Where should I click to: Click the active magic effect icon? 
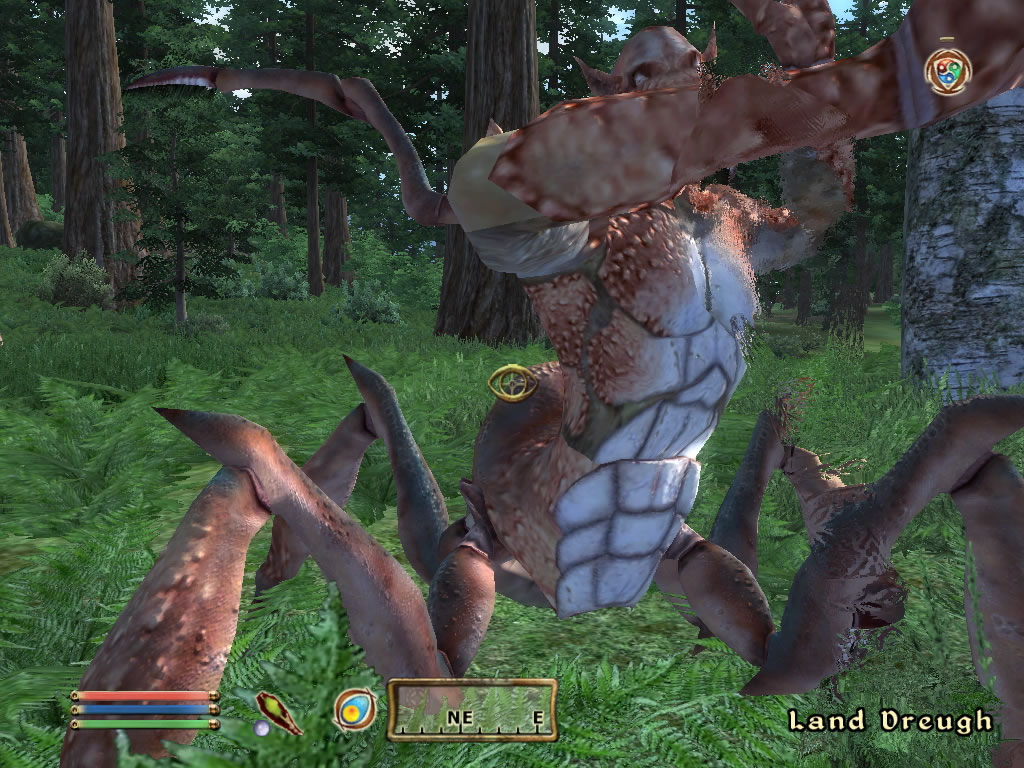(947, 72)
